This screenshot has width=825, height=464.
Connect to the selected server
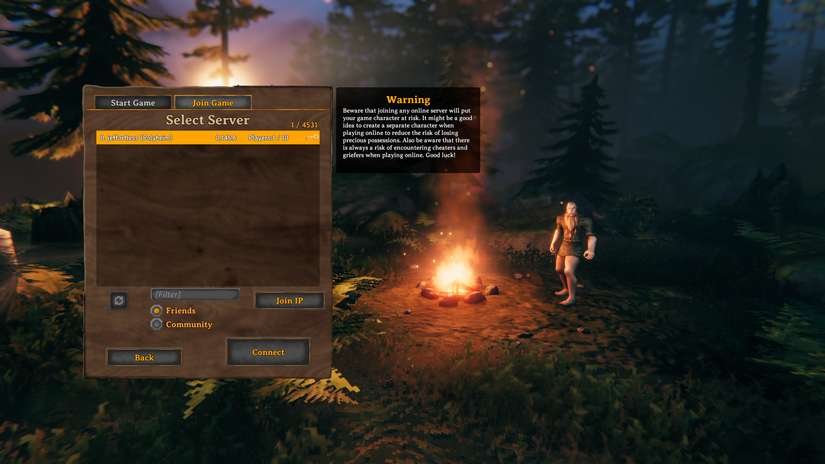point(268,352)
